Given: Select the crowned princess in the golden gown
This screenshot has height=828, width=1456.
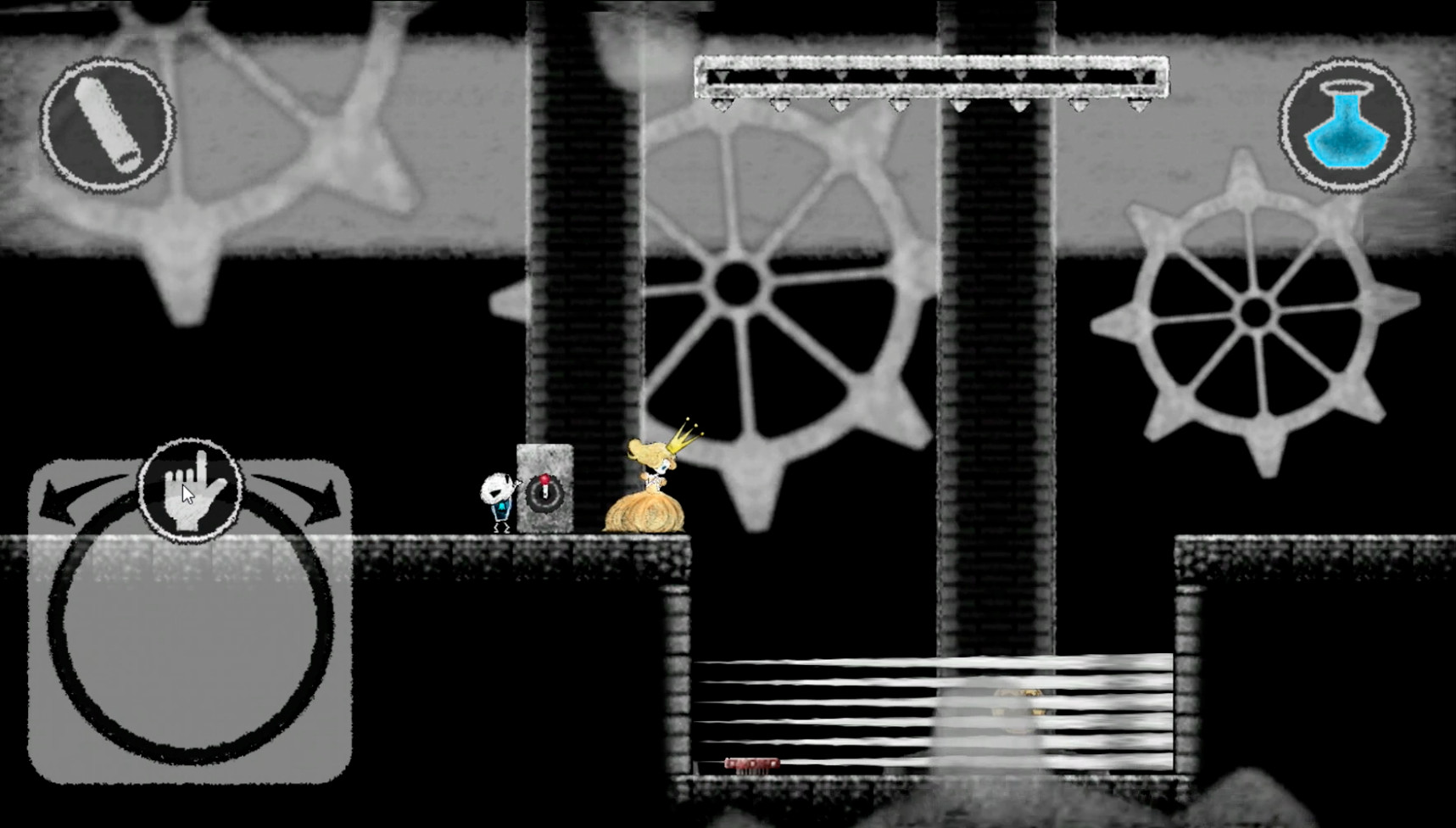Looking at the screenshot, I should pyautogui.click(x=650, y=492).
